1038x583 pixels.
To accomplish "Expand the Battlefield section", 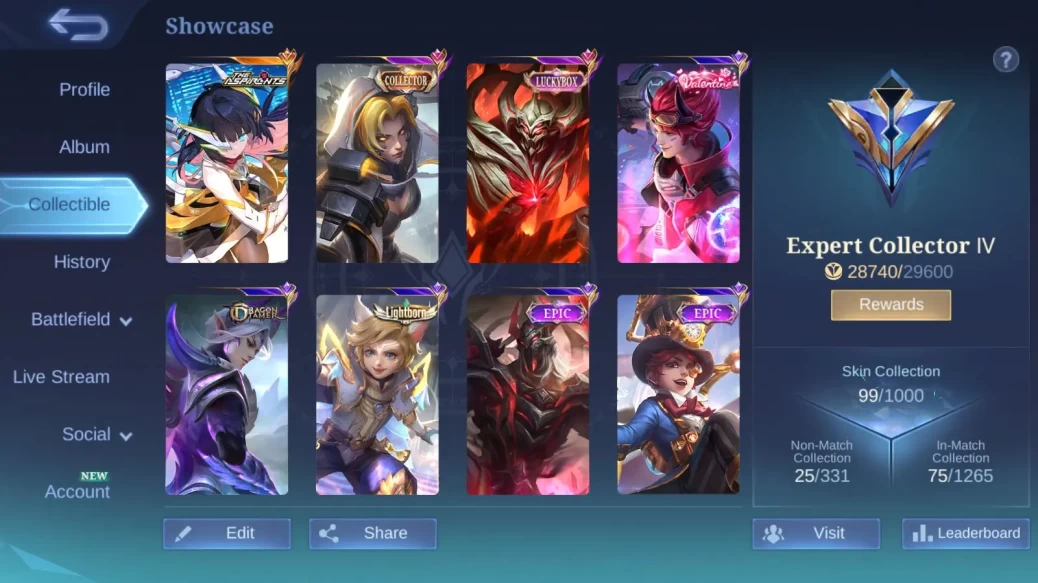I will point(81,320).
